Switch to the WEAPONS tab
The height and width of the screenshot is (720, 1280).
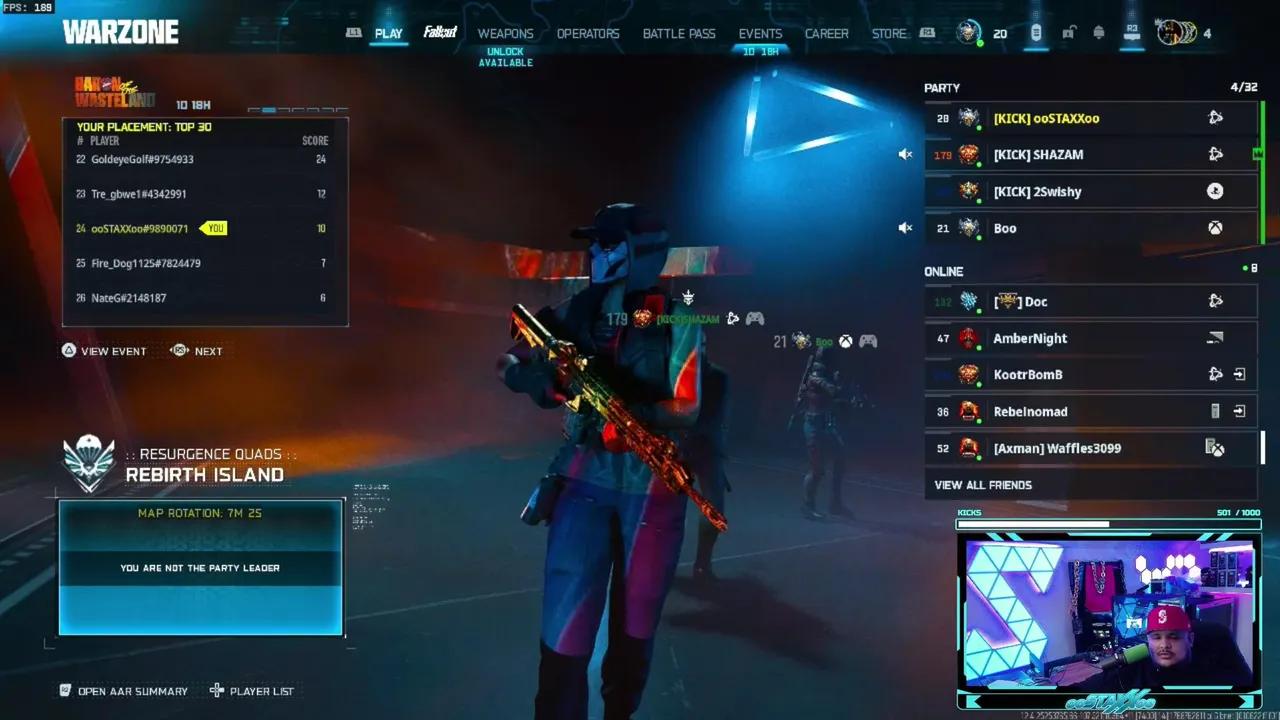pos(506,33)
